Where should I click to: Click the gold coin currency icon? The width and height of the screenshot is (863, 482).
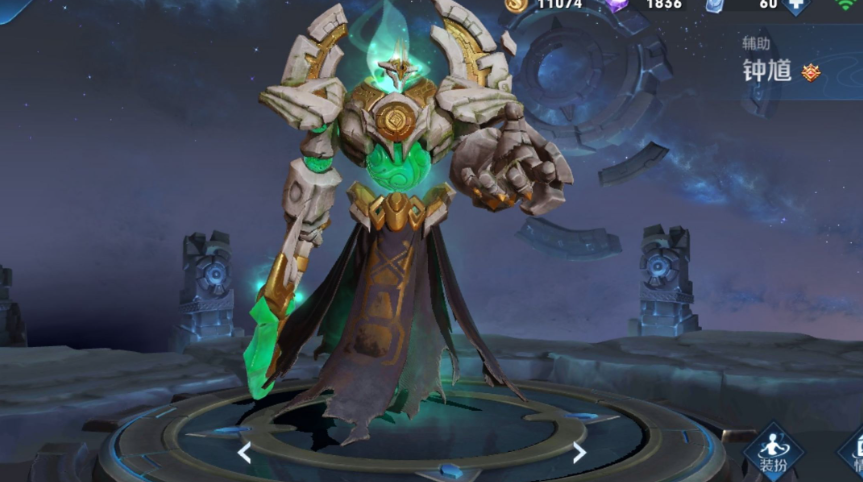click(x=516, y=4)
